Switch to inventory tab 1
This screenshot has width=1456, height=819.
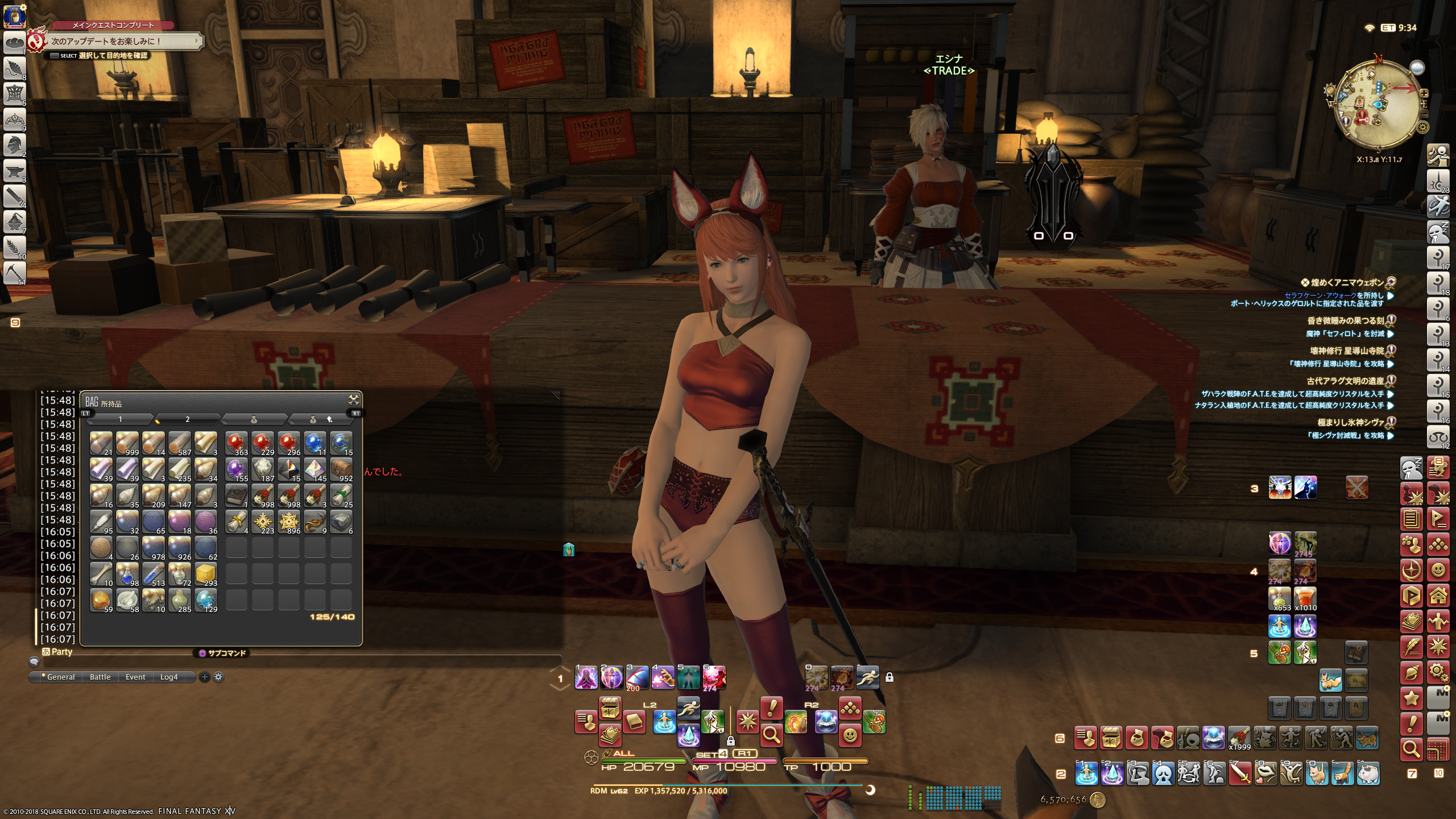click(x=120, y=420)
